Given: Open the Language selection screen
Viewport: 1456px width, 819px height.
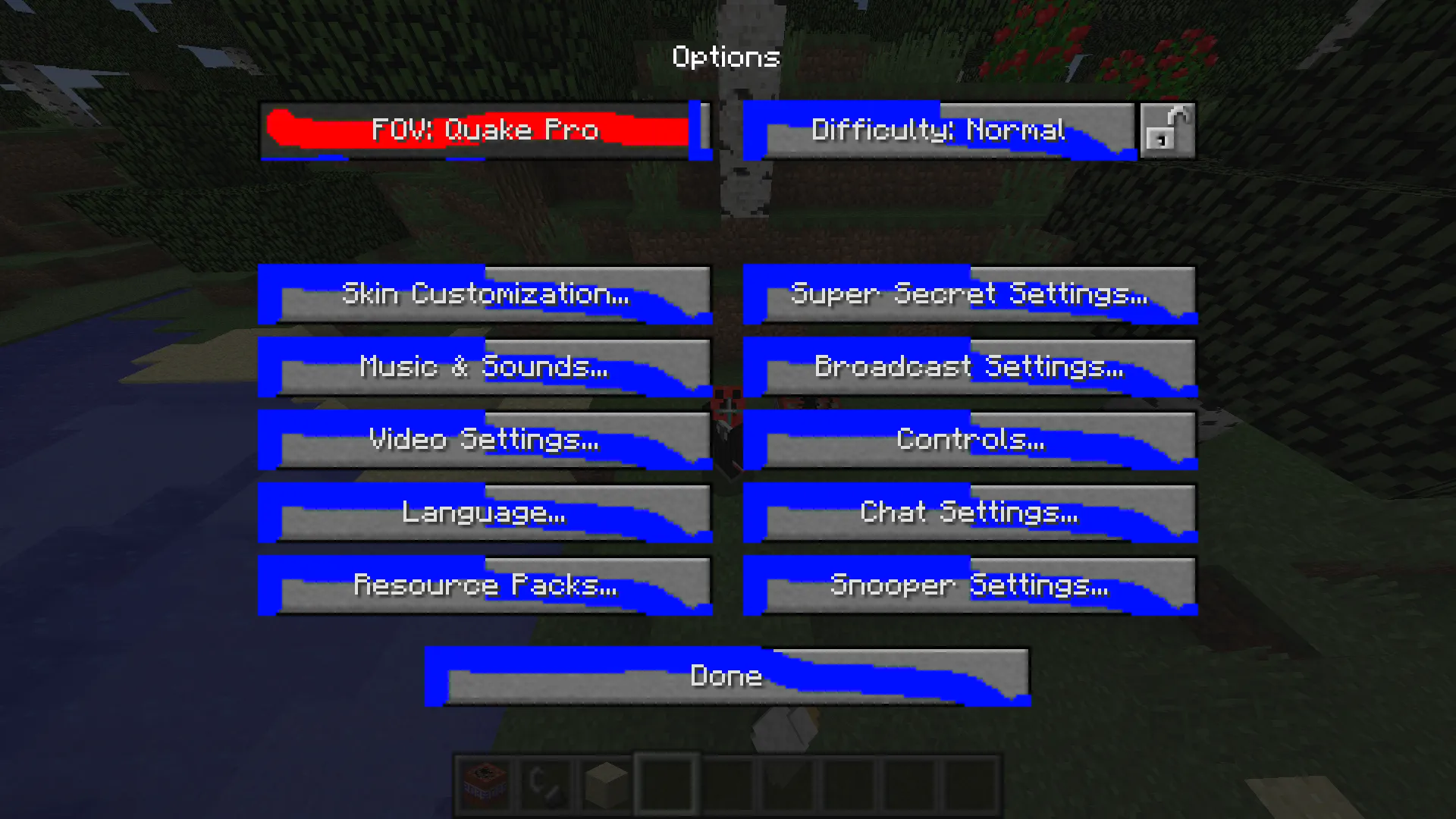Looking at the screenshot, I should coord(485,513).
